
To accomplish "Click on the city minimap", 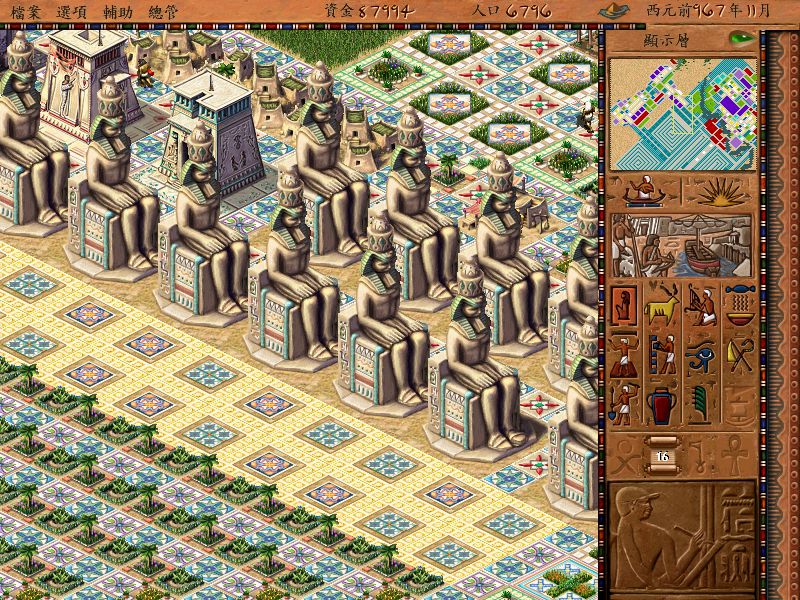I will tap(681, 113).
